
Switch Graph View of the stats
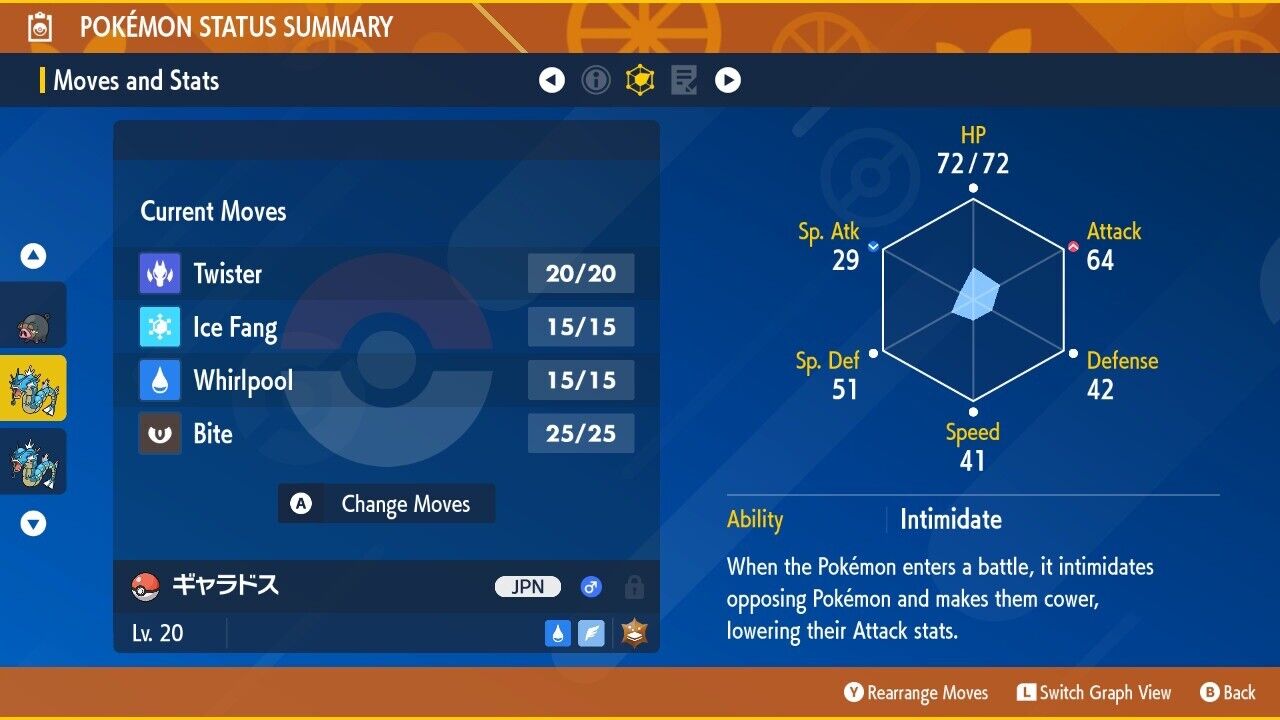coord(1093,693)
